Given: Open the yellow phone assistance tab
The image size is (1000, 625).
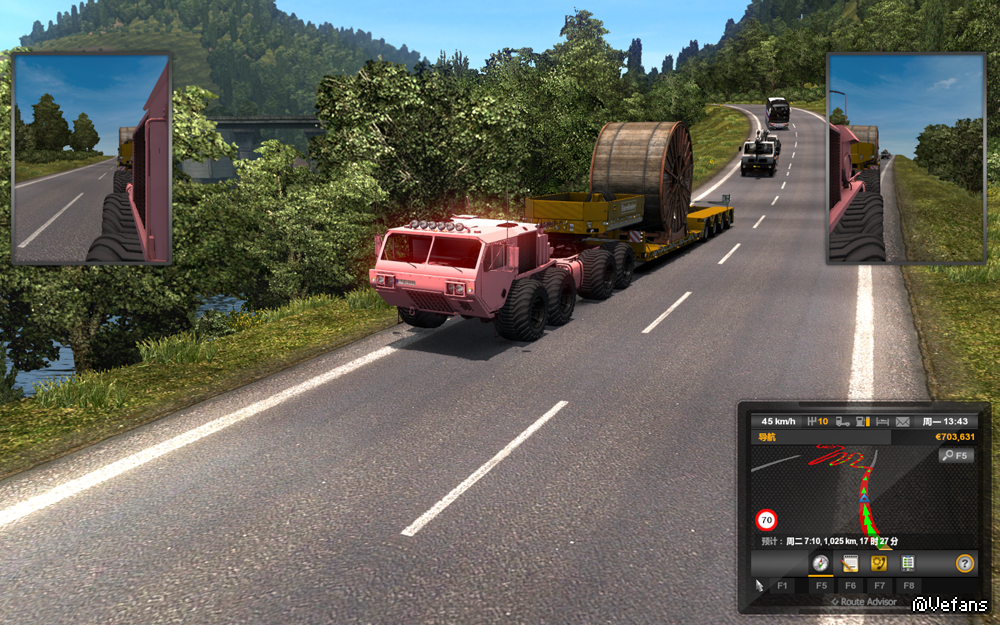Looking at the screenshot, I should pyautogui.click(x=879, y=563).
